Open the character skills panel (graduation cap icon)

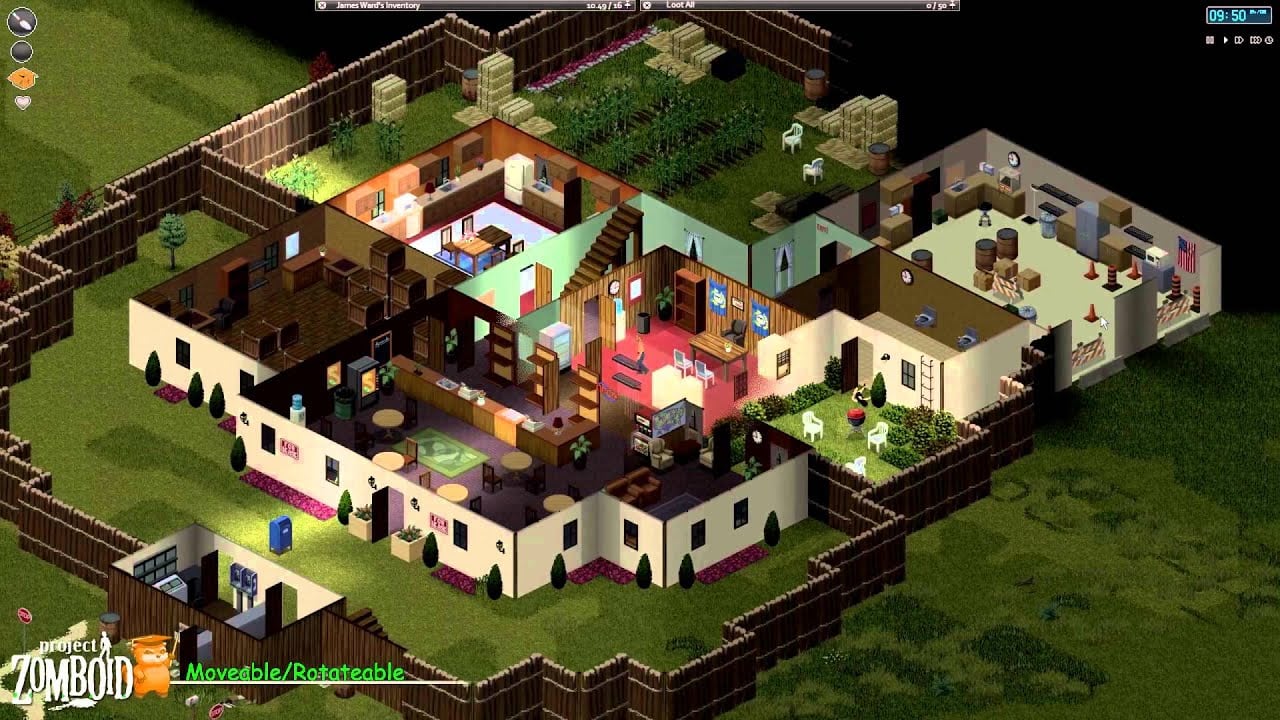point(22,78)
